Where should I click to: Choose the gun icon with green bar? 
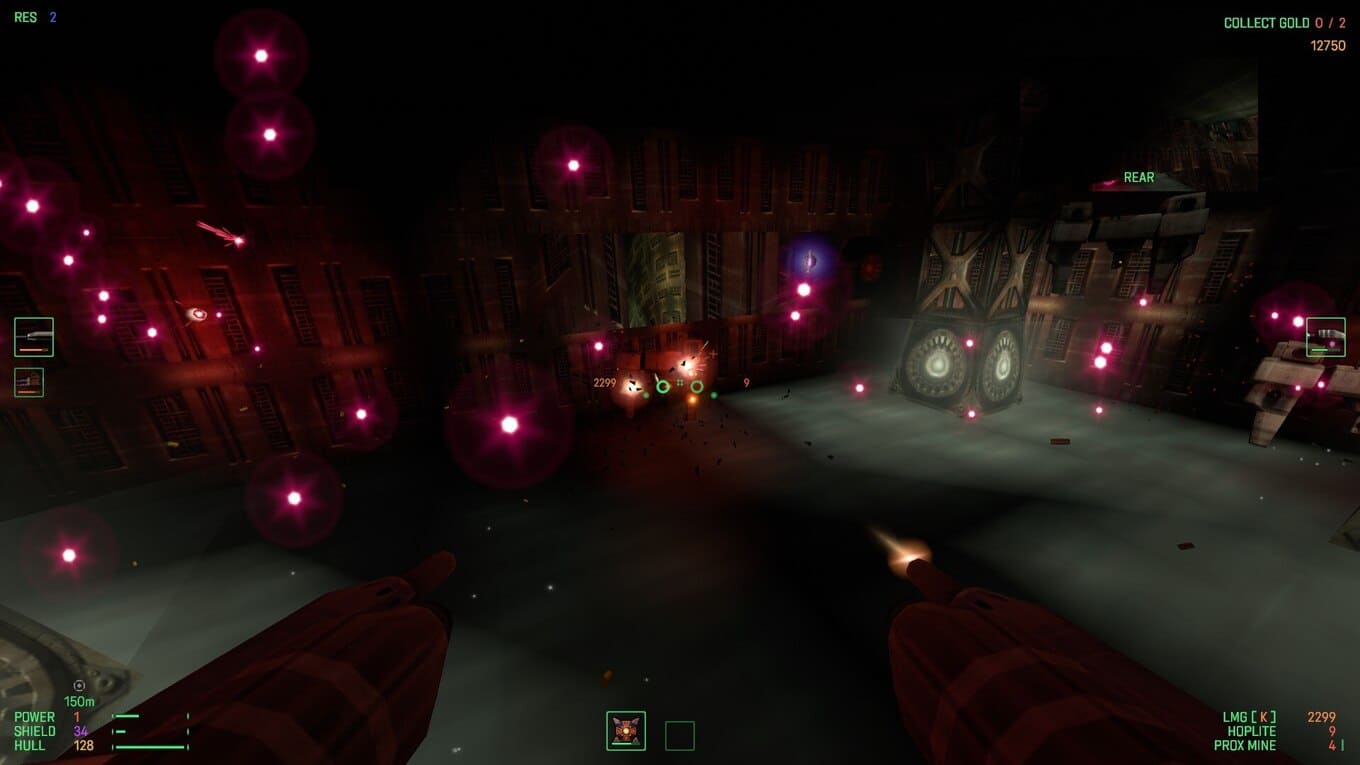(x=1325, y=337)
